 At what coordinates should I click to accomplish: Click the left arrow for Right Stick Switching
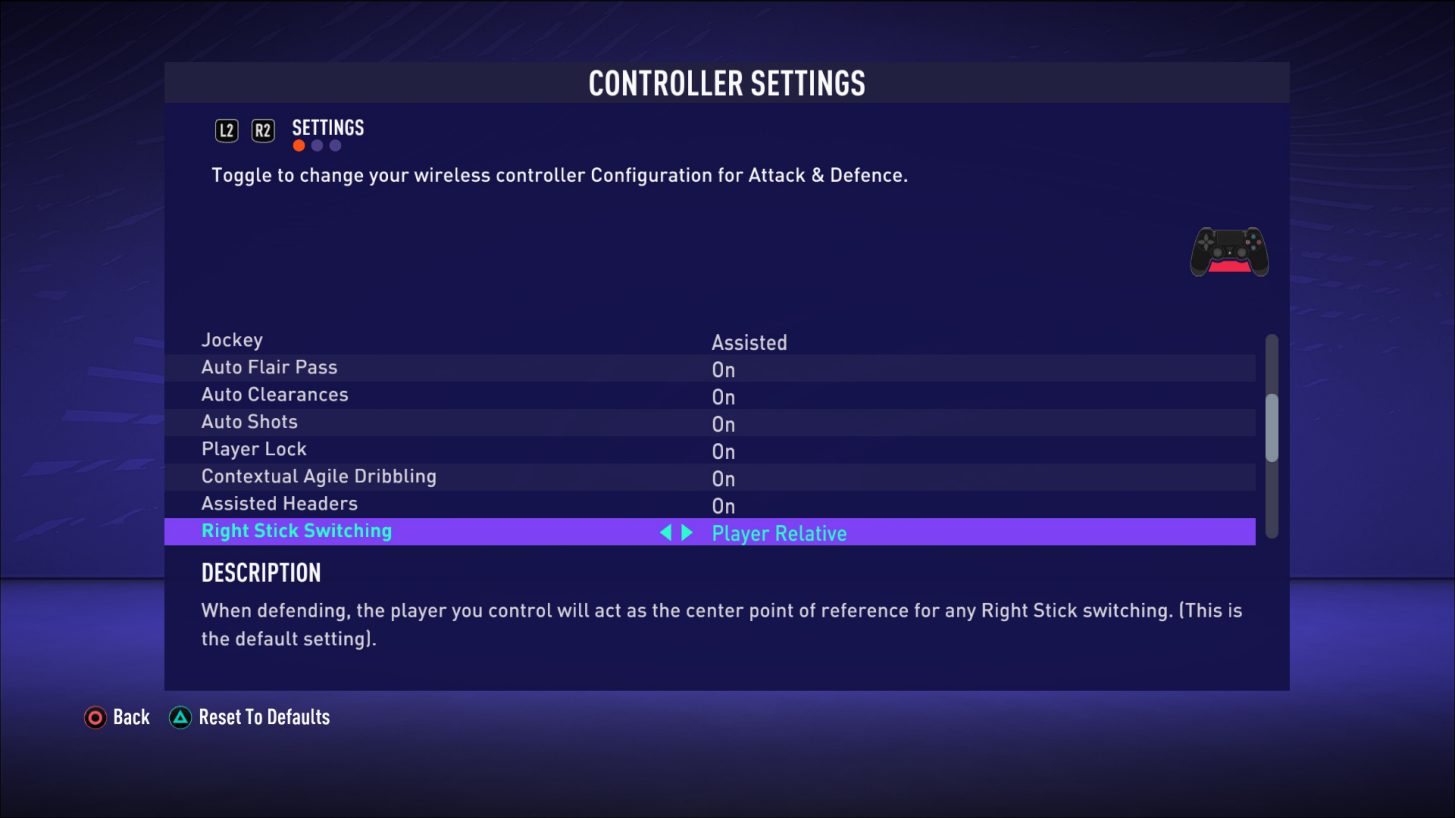pyautogui.click(x=665, y=532)
